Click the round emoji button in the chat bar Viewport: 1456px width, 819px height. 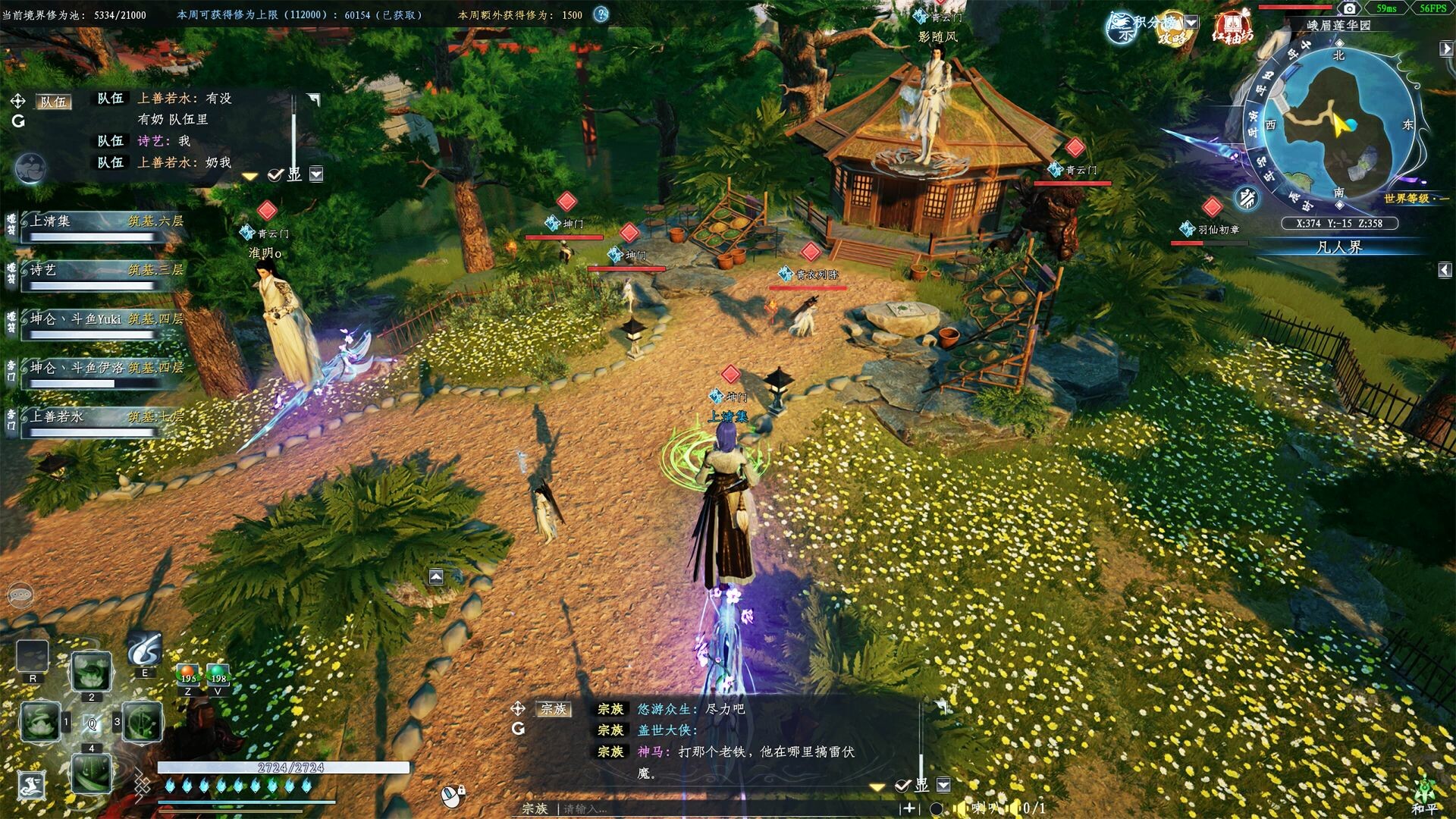click(936, 808)
